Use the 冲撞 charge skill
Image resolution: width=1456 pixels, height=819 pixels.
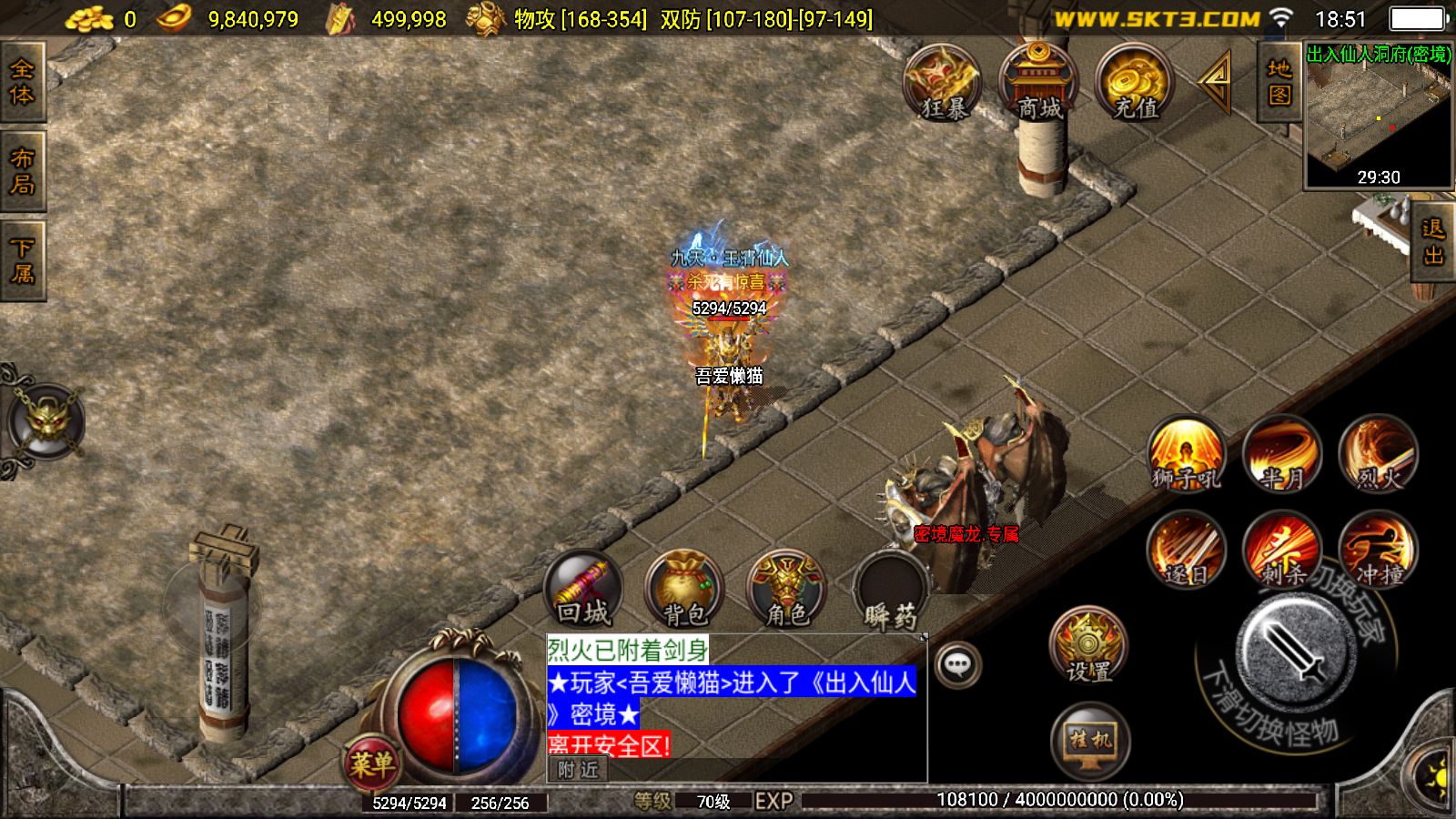coord(1378,550)
